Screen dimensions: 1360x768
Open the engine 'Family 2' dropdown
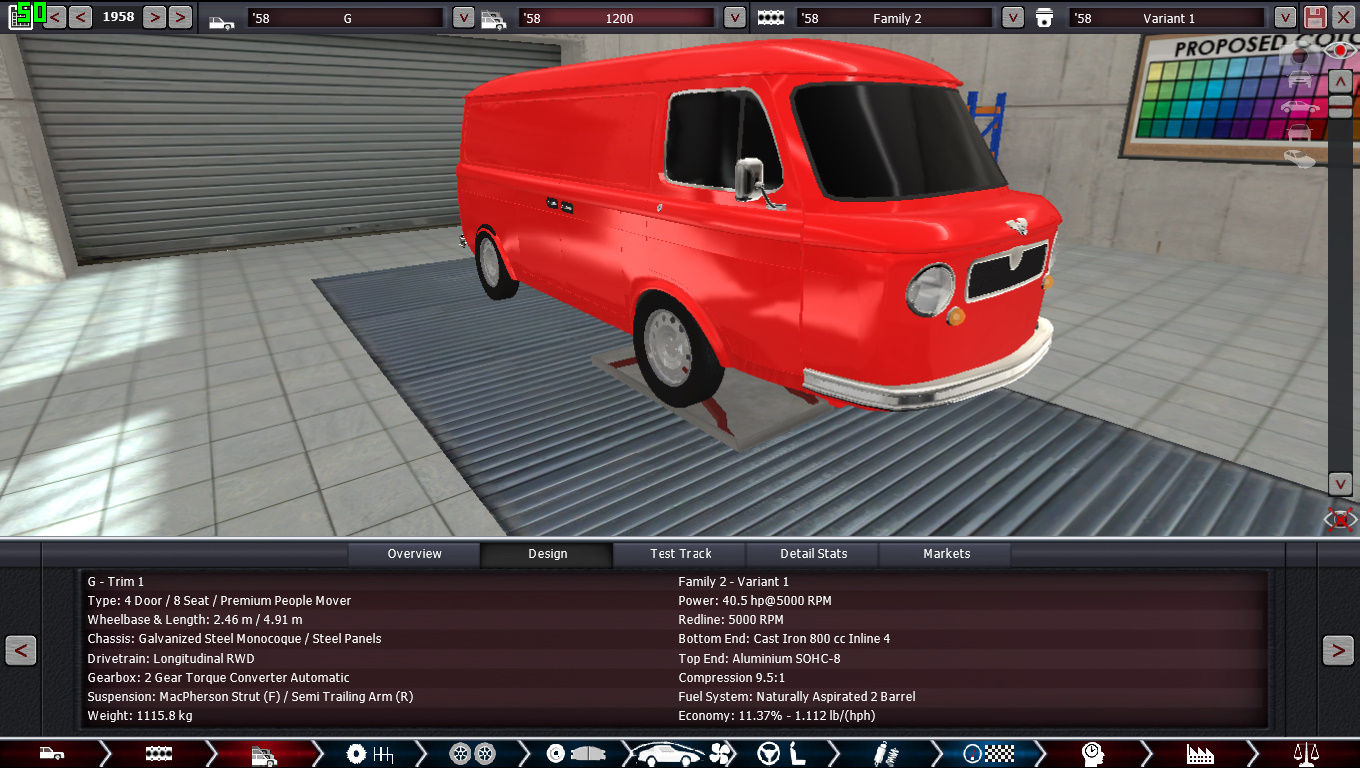click(x=1013, y=18)
